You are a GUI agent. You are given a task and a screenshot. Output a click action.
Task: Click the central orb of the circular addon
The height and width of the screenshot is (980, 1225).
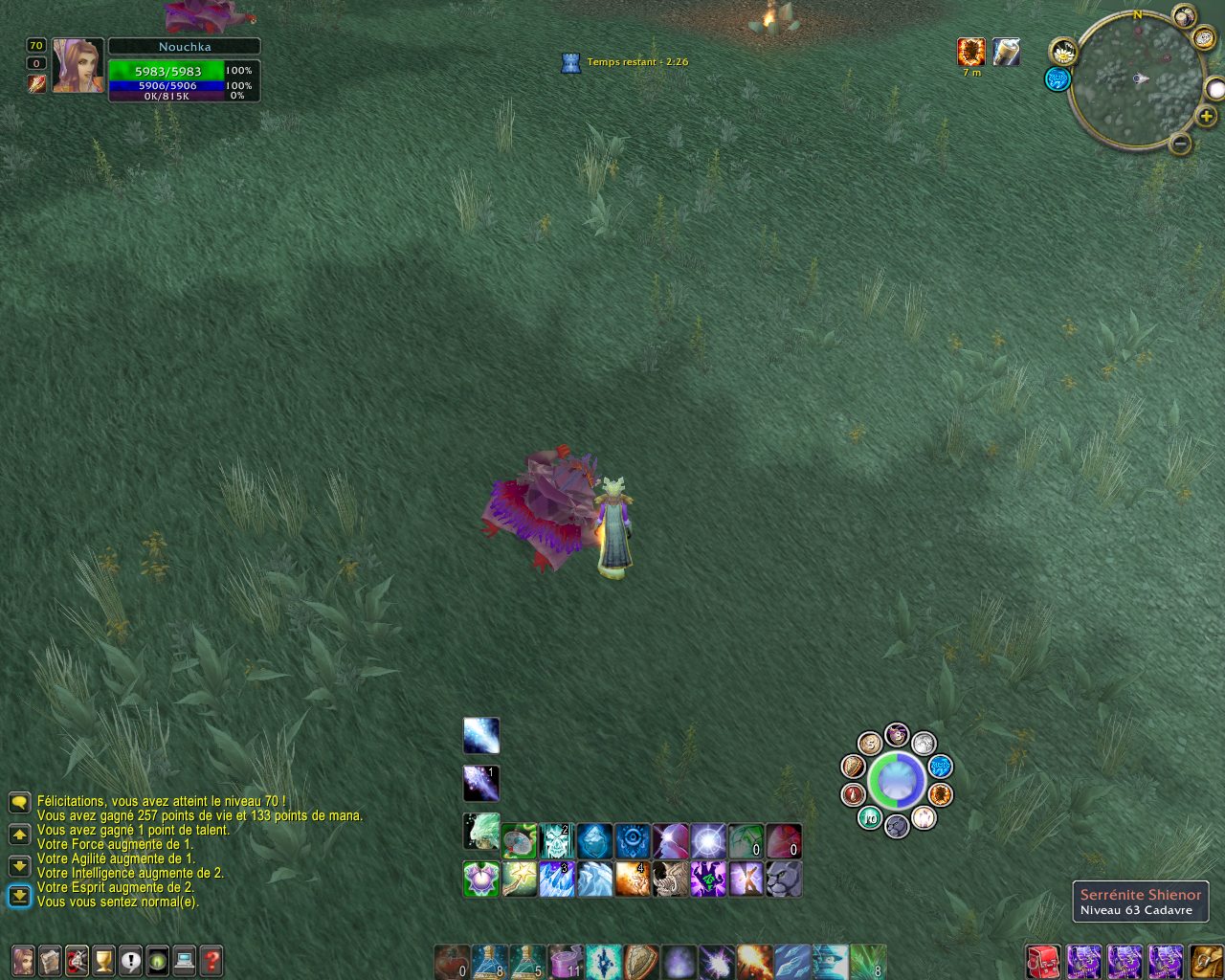click(x=897, y=781)
